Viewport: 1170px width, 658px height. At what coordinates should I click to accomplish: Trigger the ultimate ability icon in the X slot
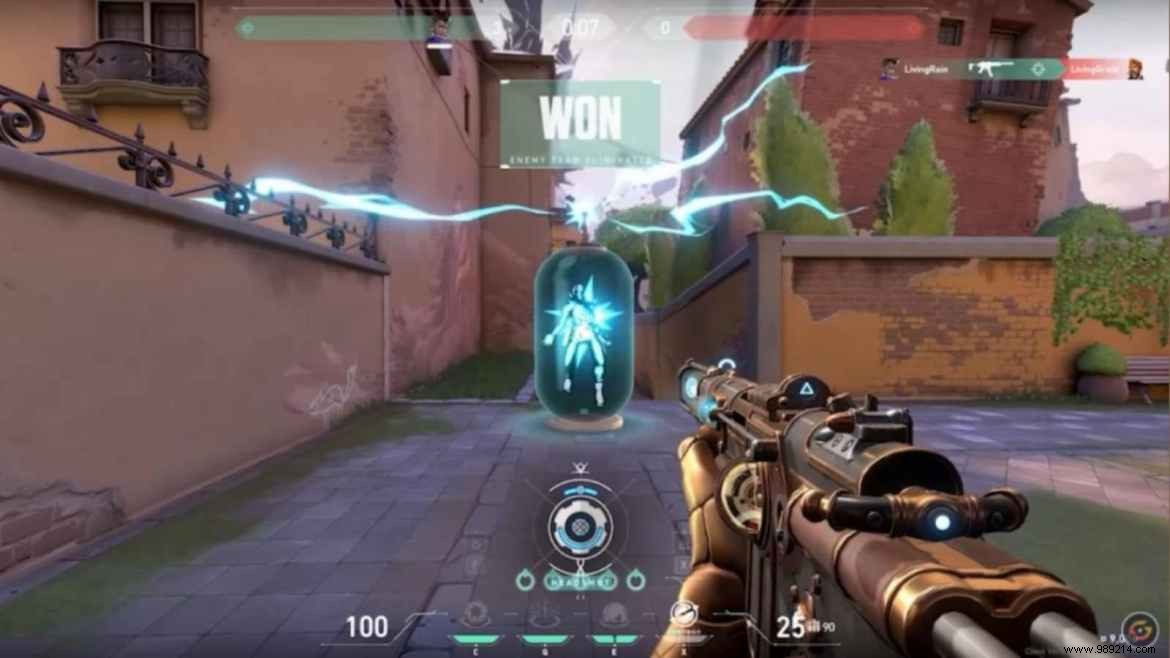(x=683, y=614)
